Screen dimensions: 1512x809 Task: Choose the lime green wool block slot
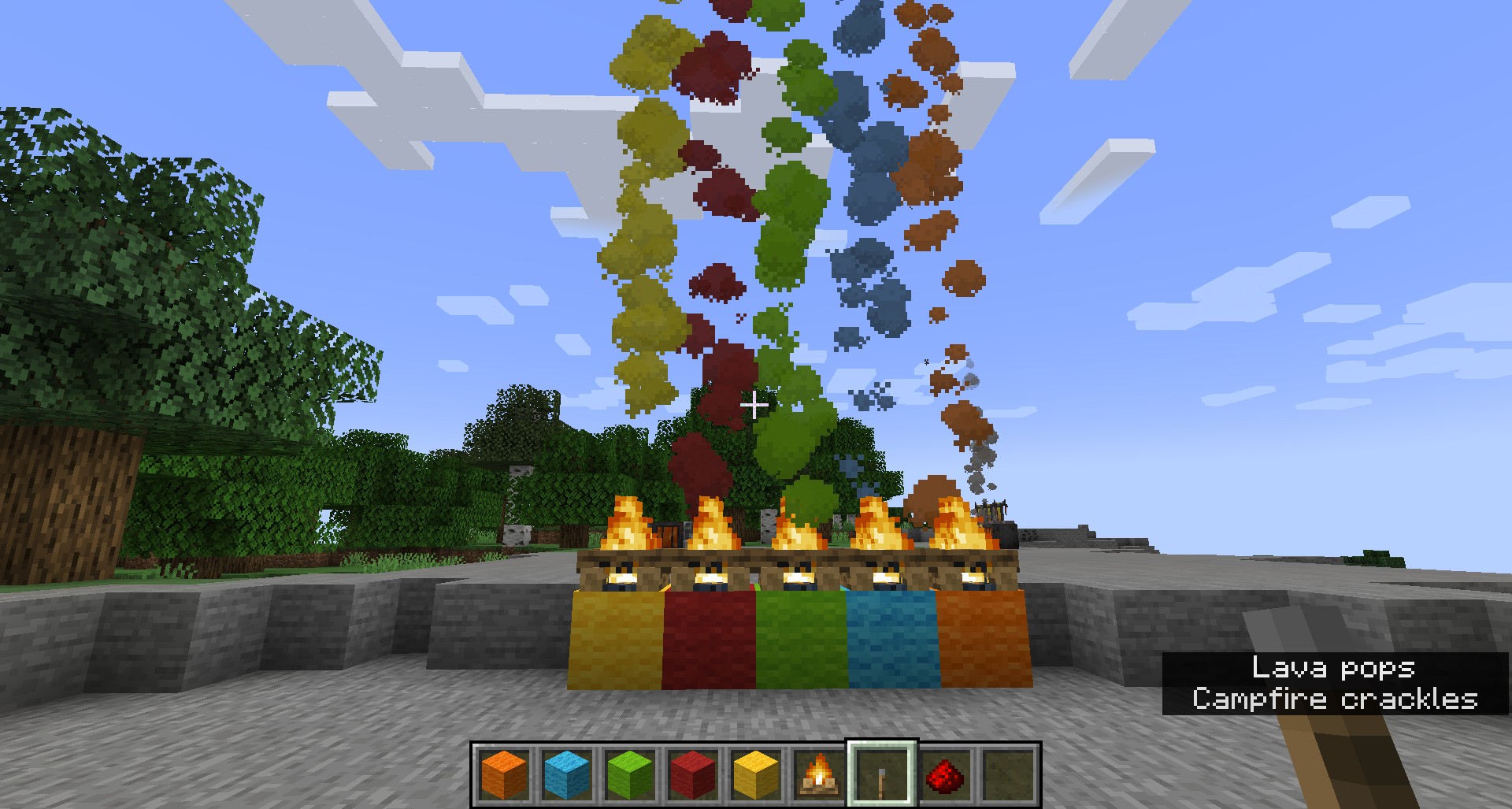630,774
